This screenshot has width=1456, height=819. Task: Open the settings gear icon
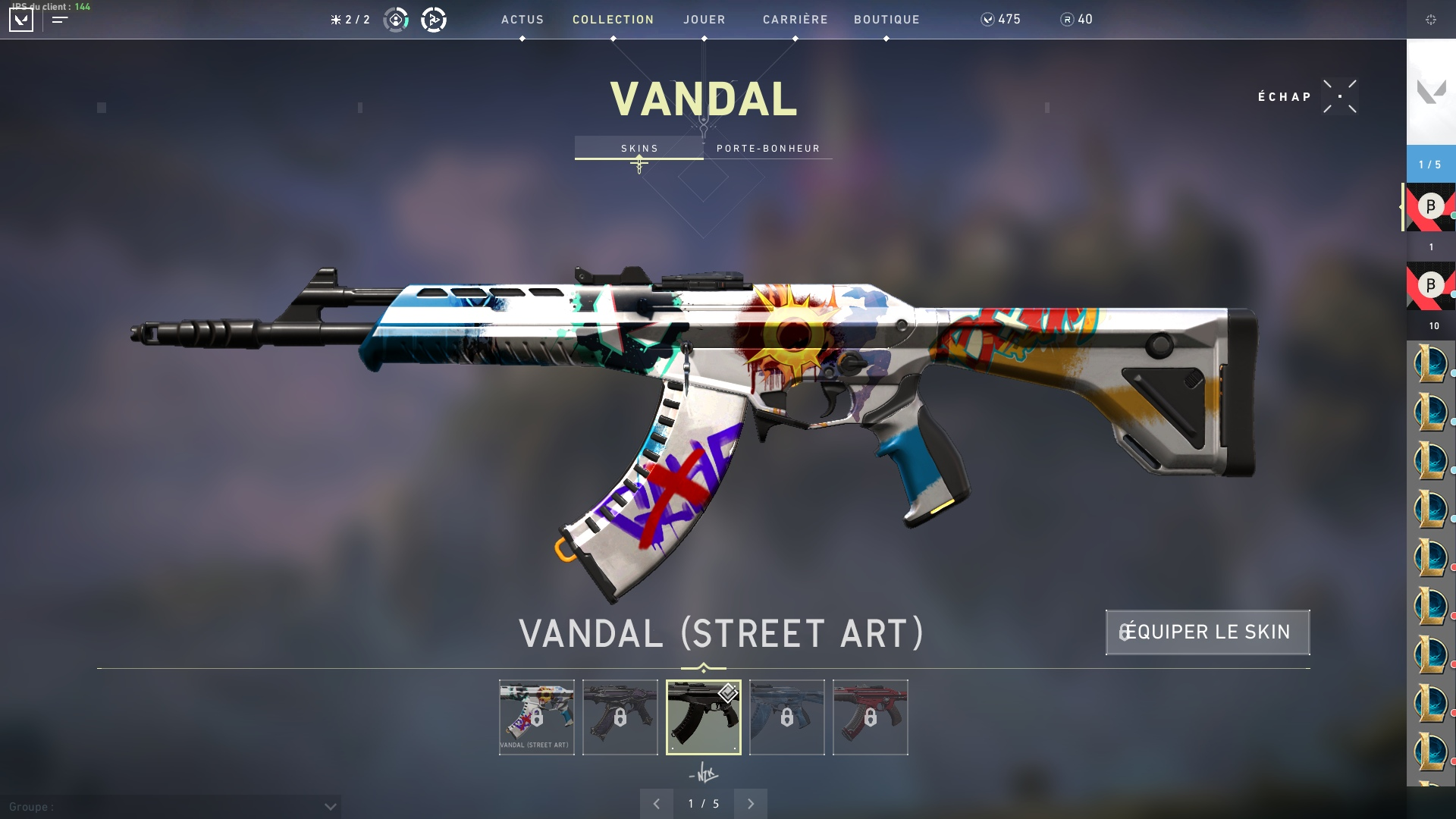[x=1431, y=20]
